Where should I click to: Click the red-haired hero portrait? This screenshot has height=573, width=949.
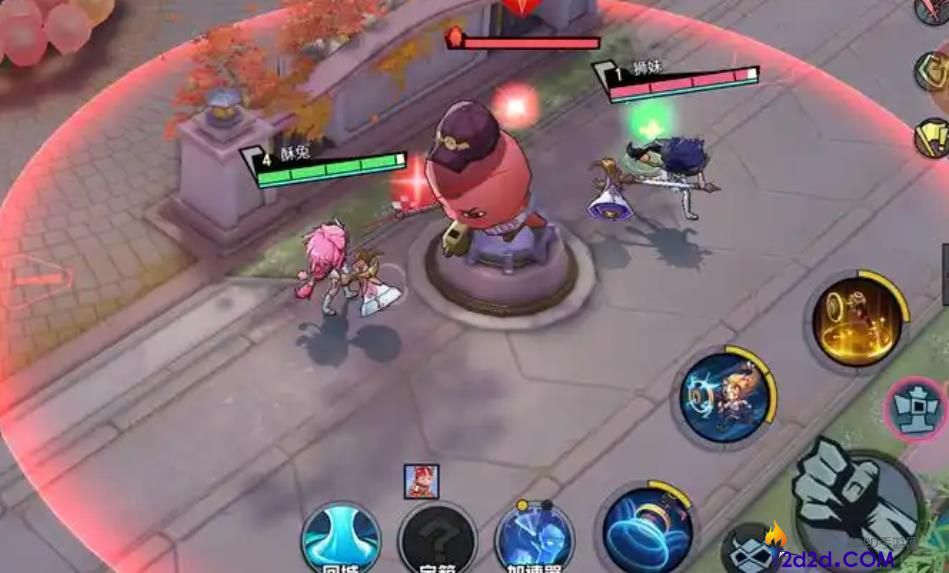(419, 482)
